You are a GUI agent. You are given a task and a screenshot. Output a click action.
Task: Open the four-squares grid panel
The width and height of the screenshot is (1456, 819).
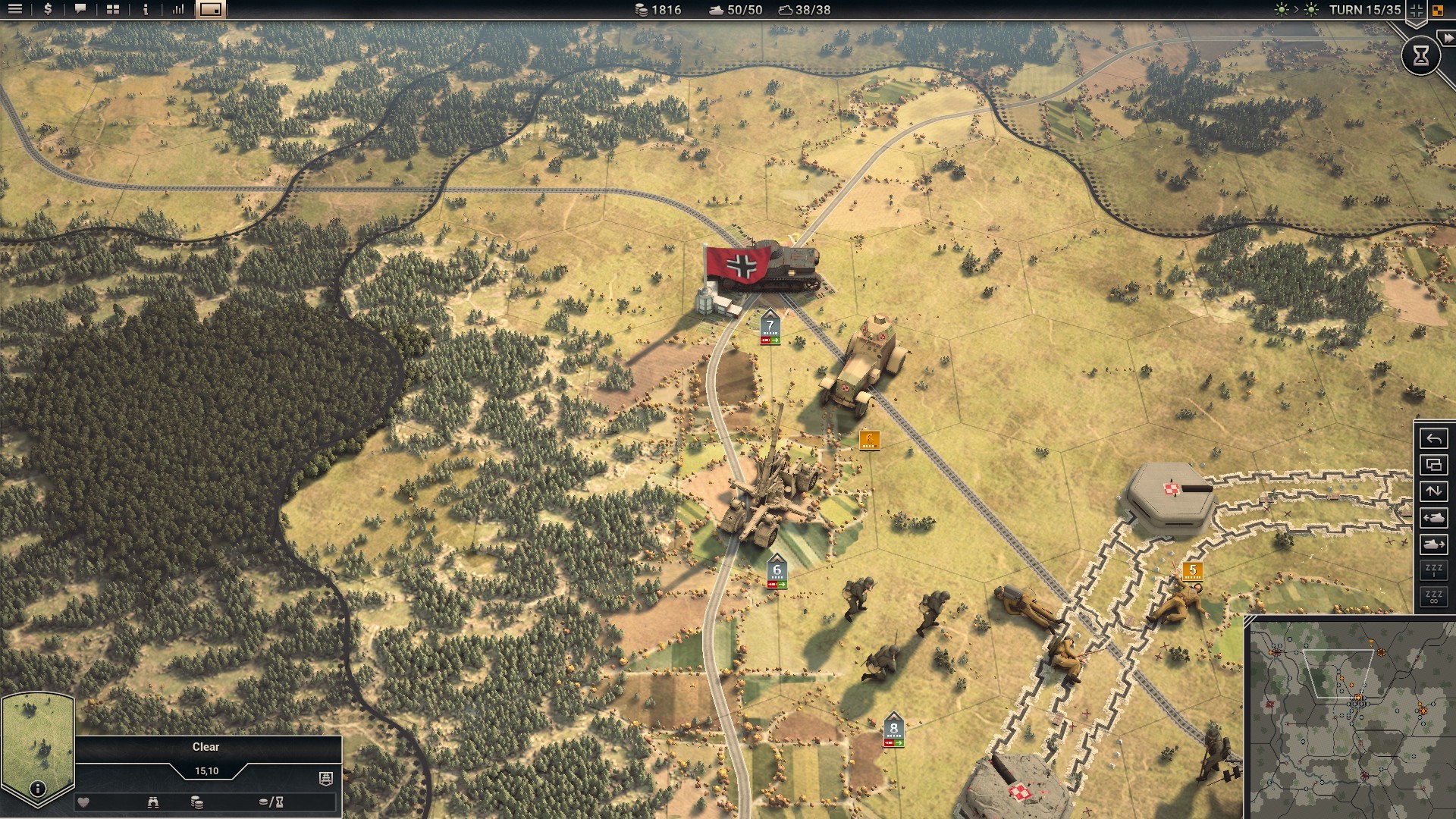point(113,10)
